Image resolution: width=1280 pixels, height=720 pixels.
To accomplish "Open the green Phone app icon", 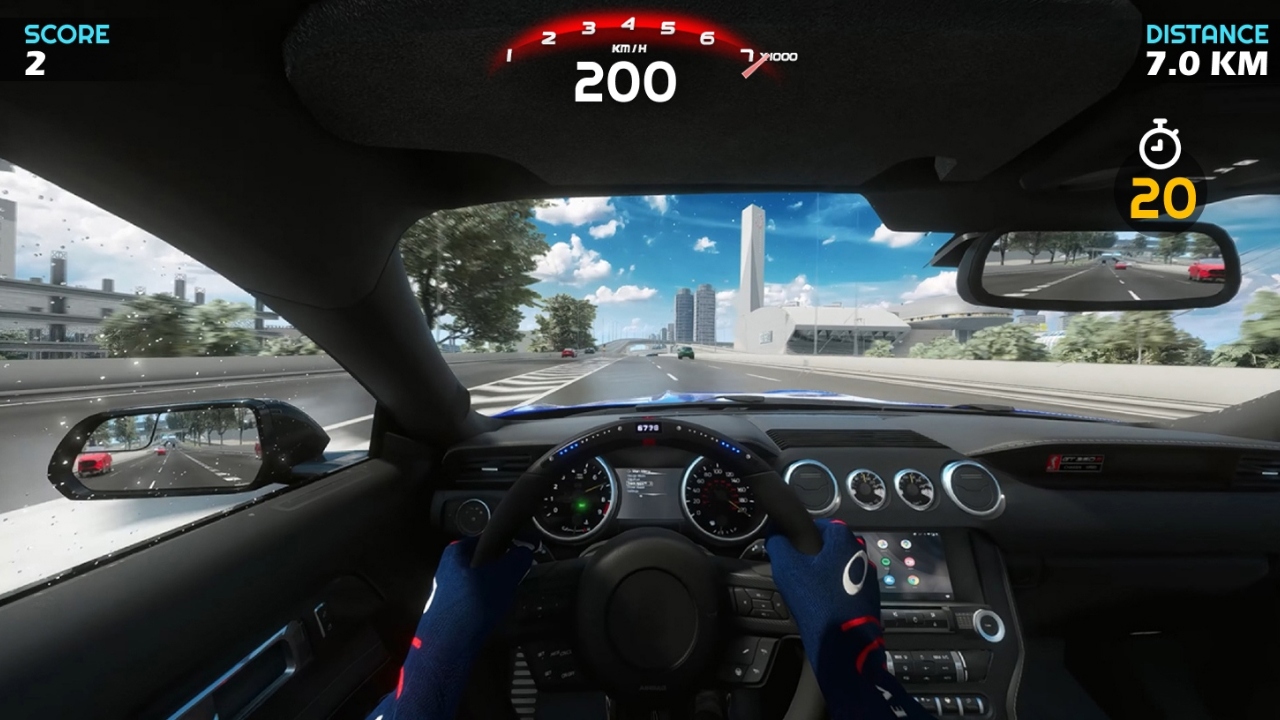I will [885, 561].
